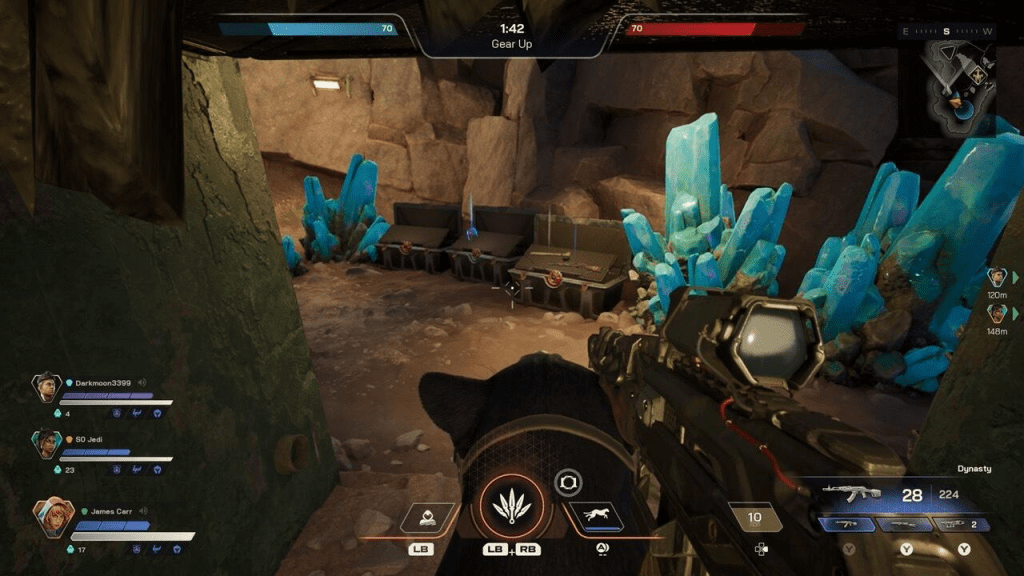Click the circular swap icon above abilities
This screenshot has height=576, width=1024.
point(569,483)
